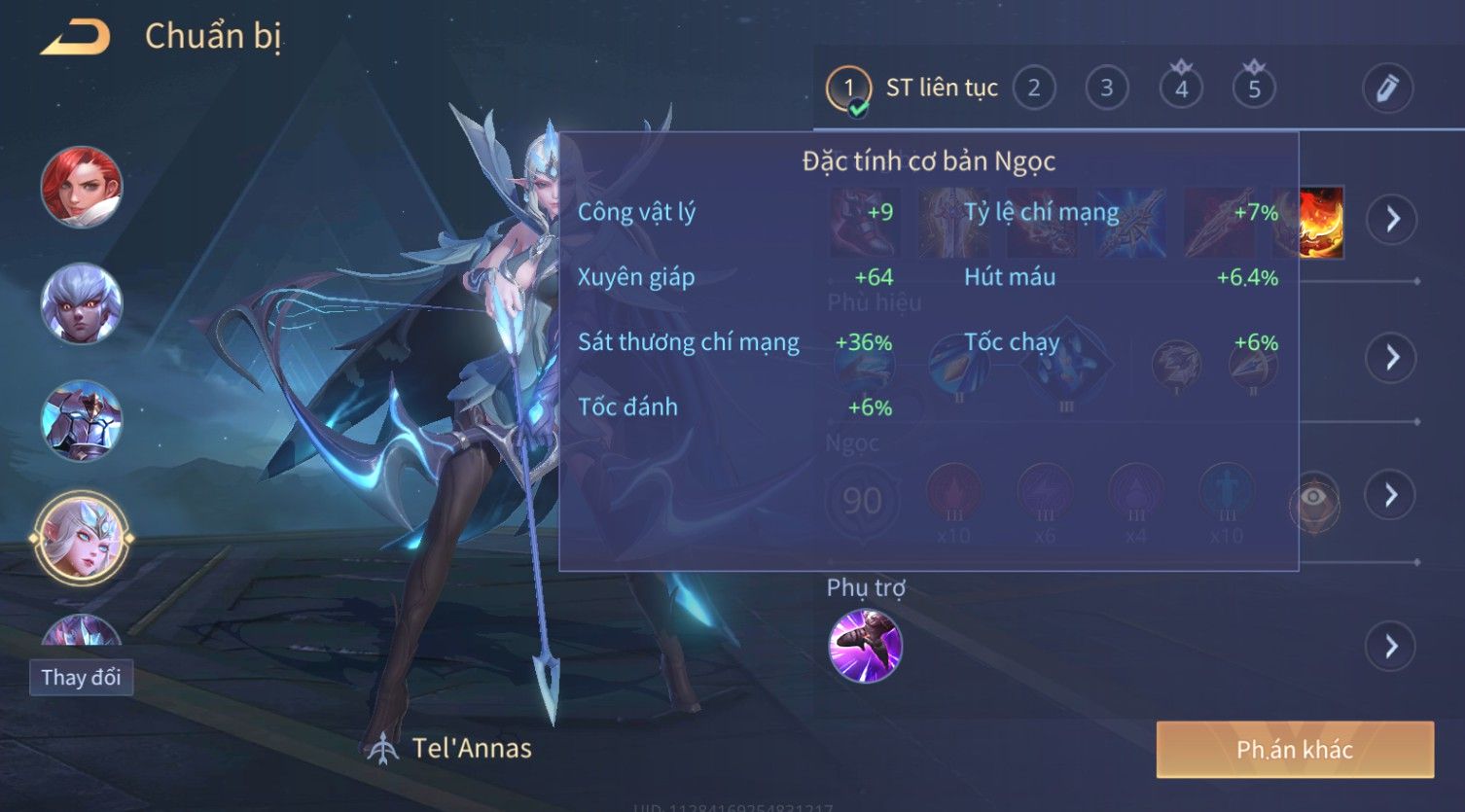Switch to preset tab 2
Screen dimensions: 1465x812
(x=1034, y=88)
